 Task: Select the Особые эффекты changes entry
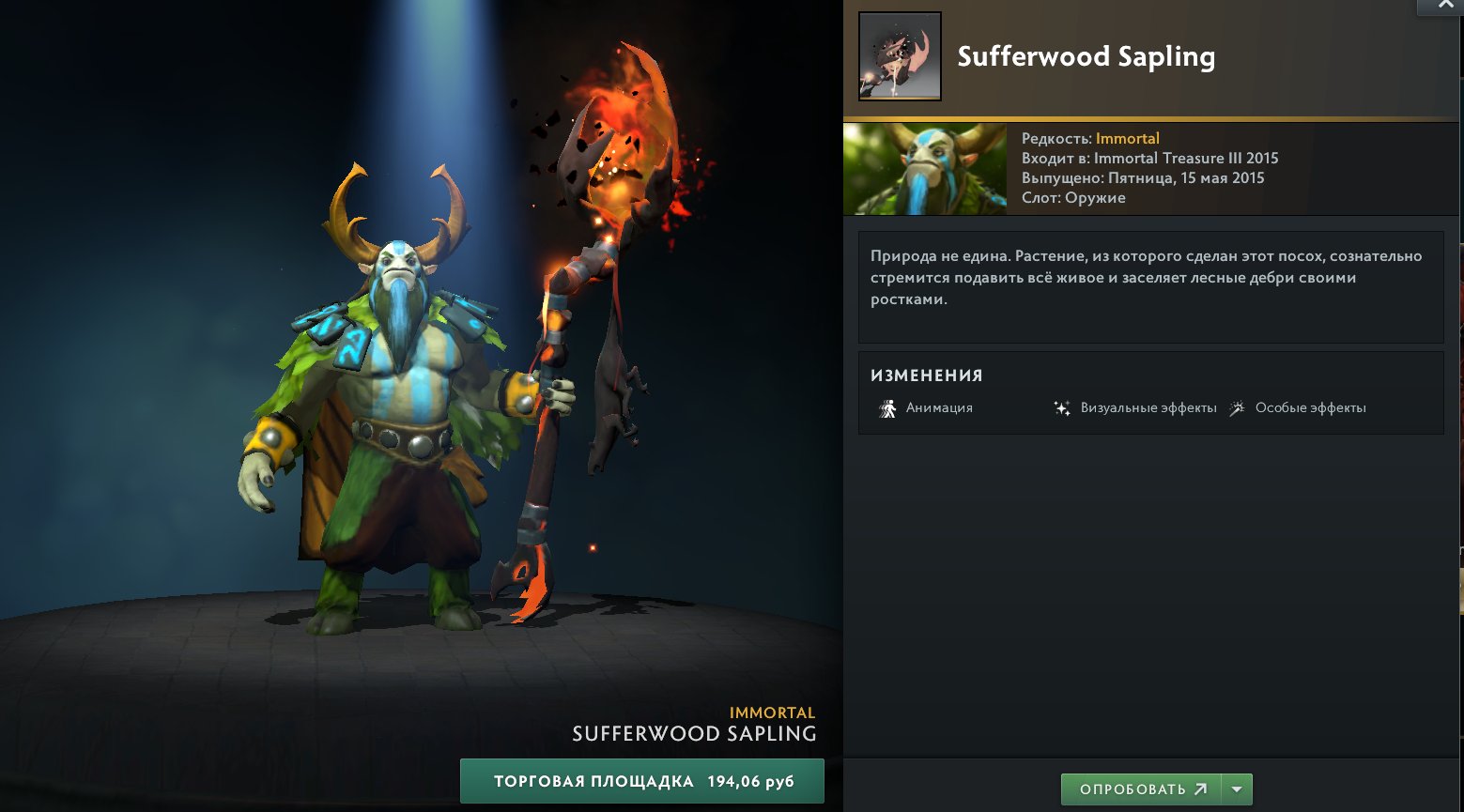tap(1312, 407)
